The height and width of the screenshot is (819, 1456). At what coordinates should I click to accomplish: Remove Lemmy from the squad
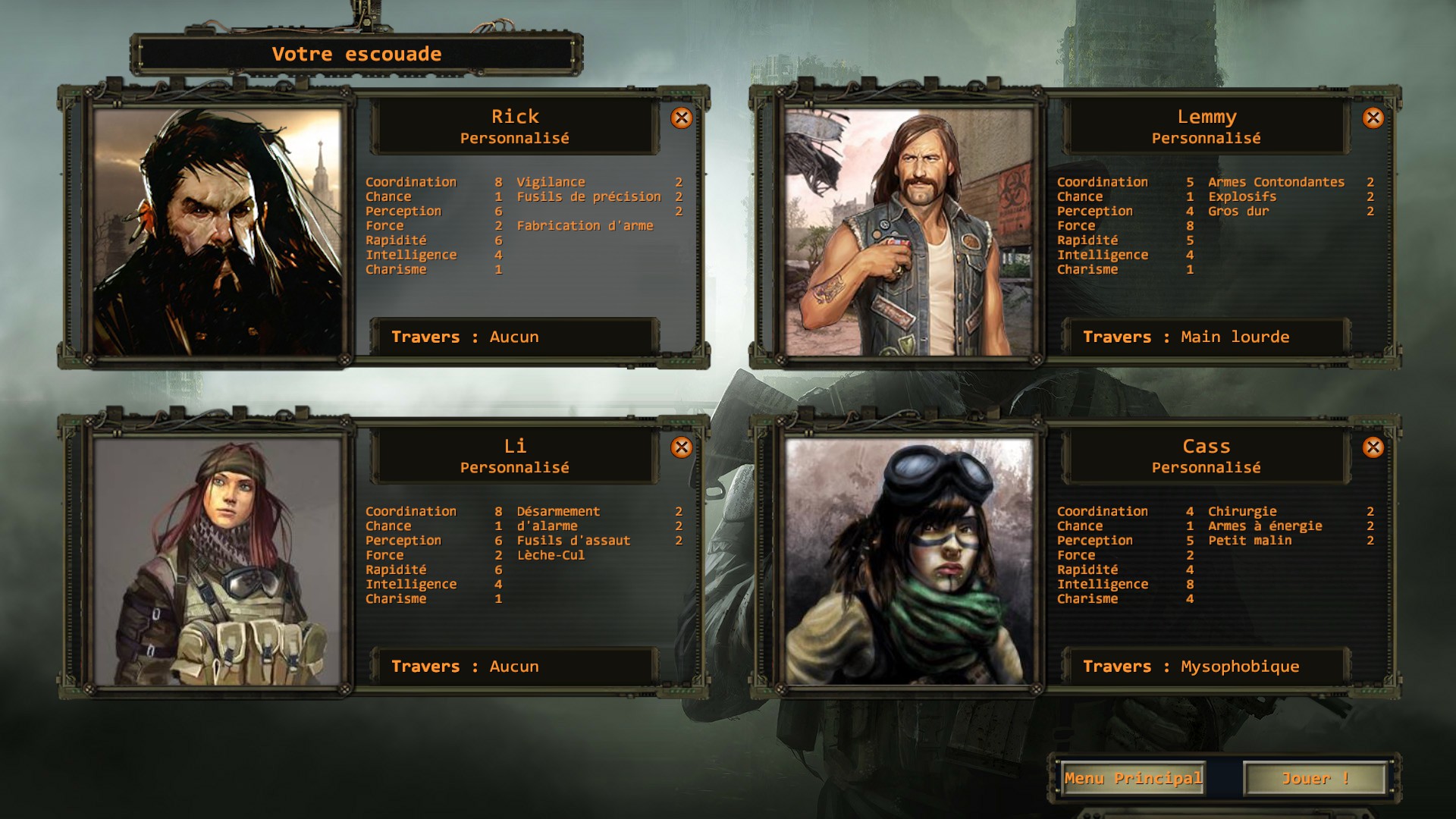[1373, 118]
